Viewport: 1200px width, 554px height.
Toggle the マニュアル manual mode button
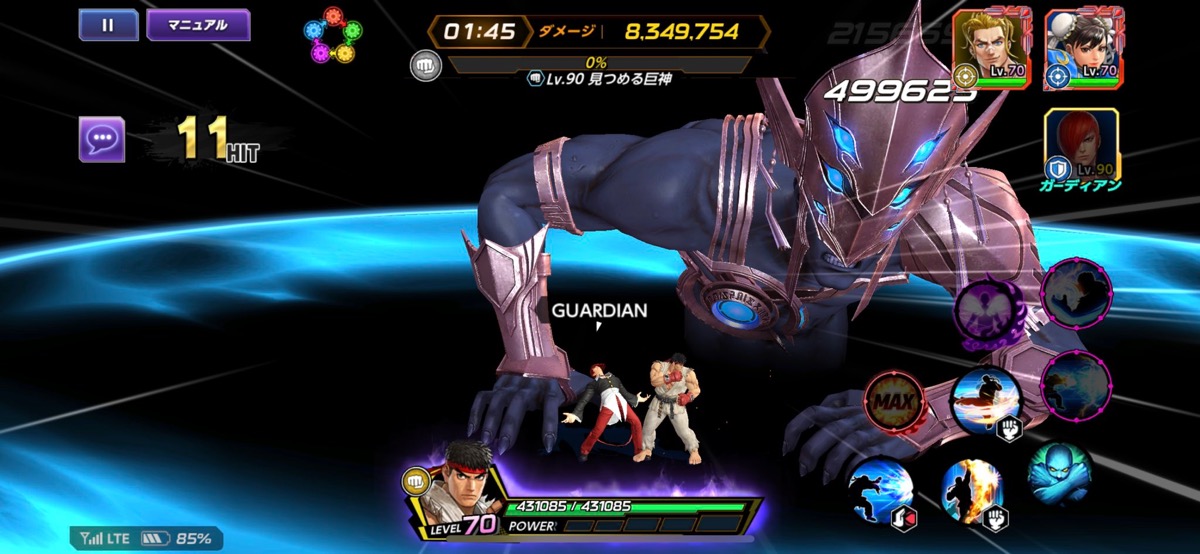(x=198, y=25)
